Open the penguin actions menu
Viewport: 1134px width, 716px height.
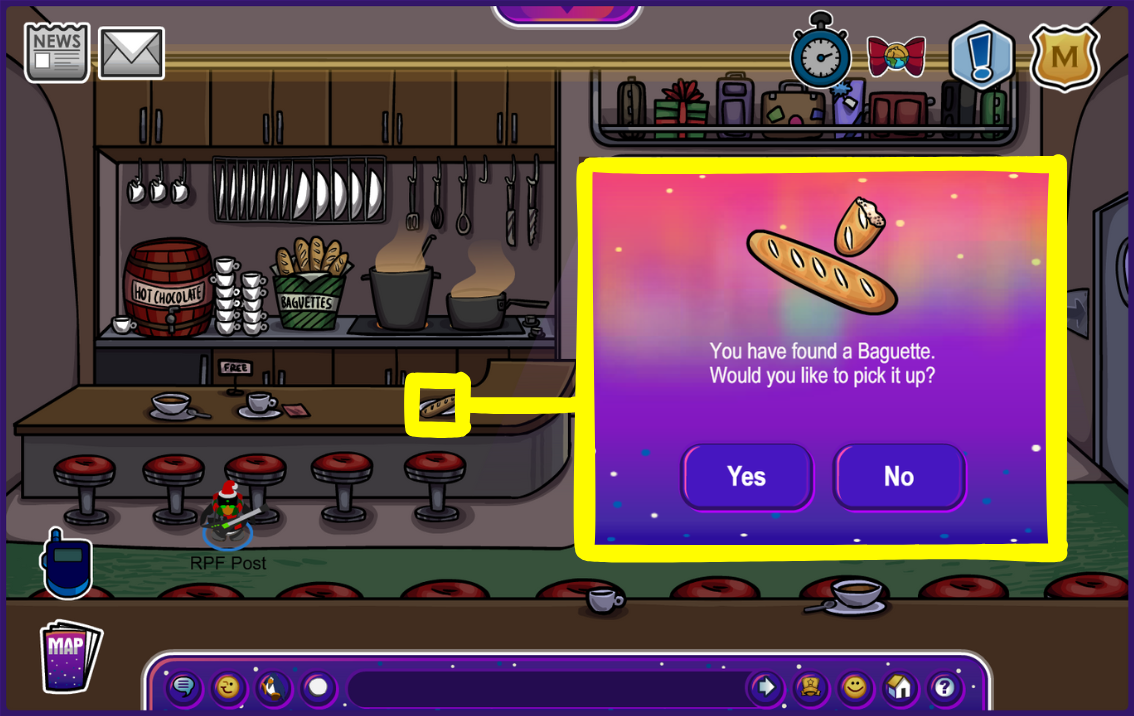pyautogui.click(x=273, y=687)
